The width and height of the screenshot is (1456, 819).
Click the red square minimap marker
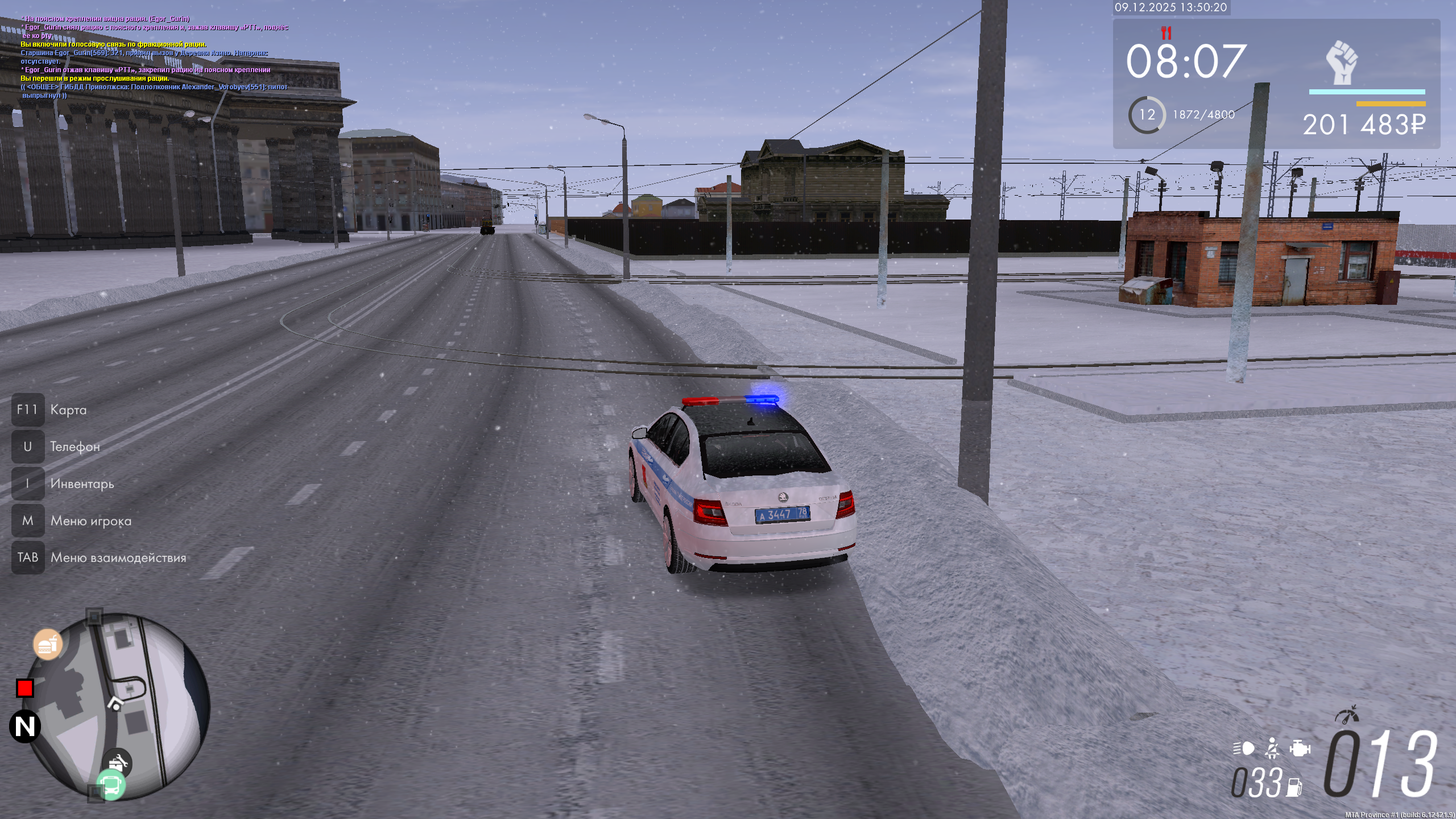click(x=25, y=688)
